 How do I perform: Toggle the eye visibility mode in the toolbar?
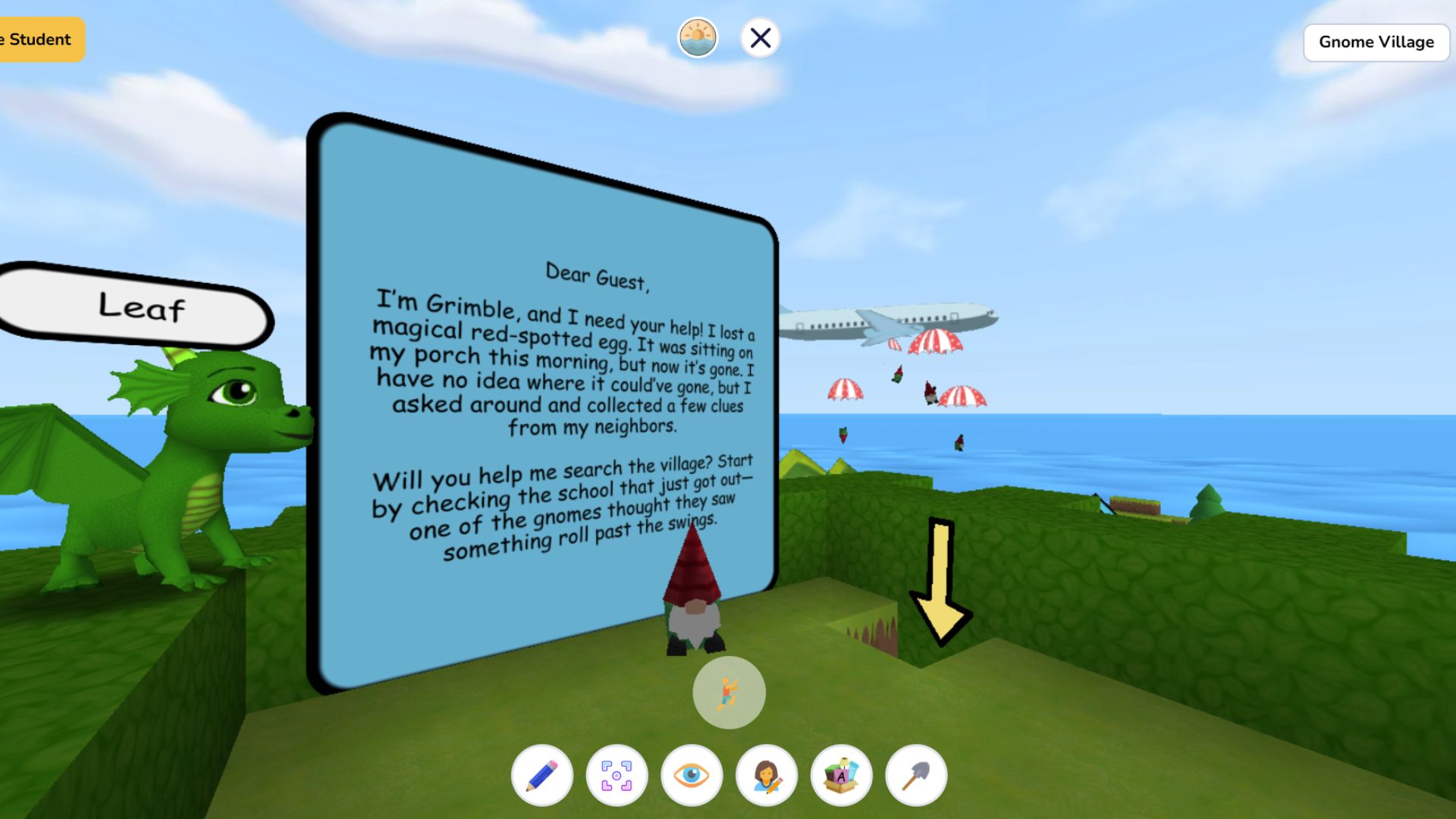[x=690, y=775]
